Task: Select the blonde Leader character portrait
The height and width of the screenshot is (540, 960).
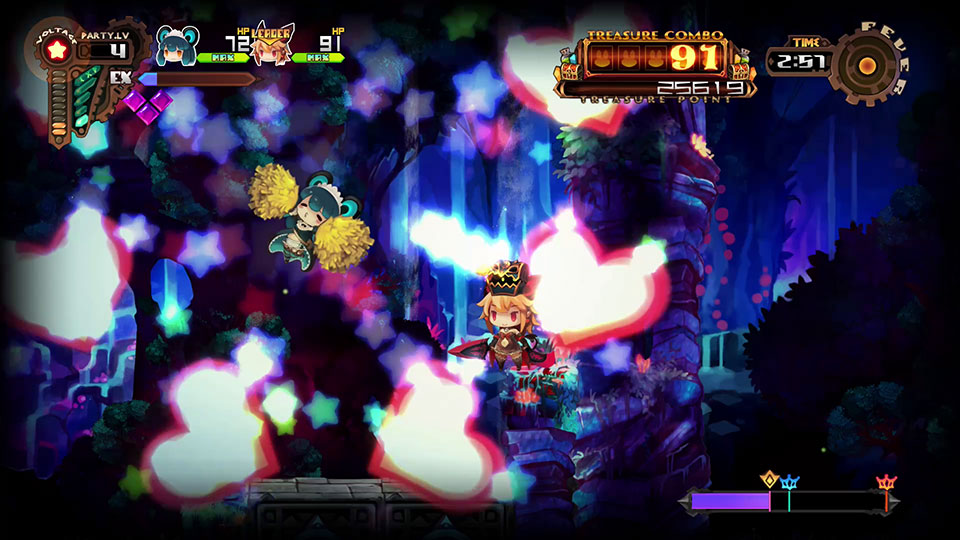Action: click(x=271, y=46)
